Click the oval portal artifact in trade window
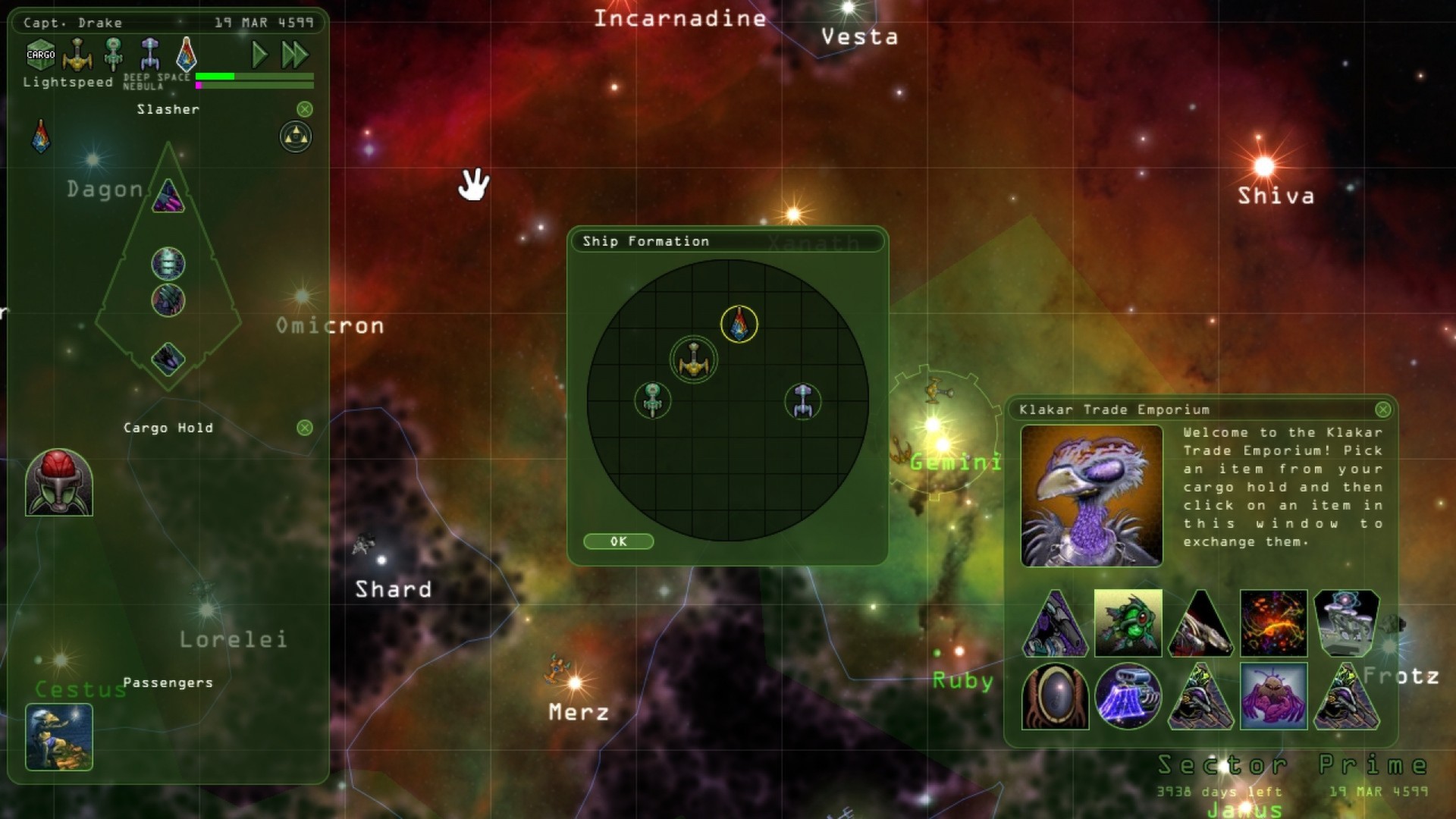 pyautogui.click(x=1054, y=696)
